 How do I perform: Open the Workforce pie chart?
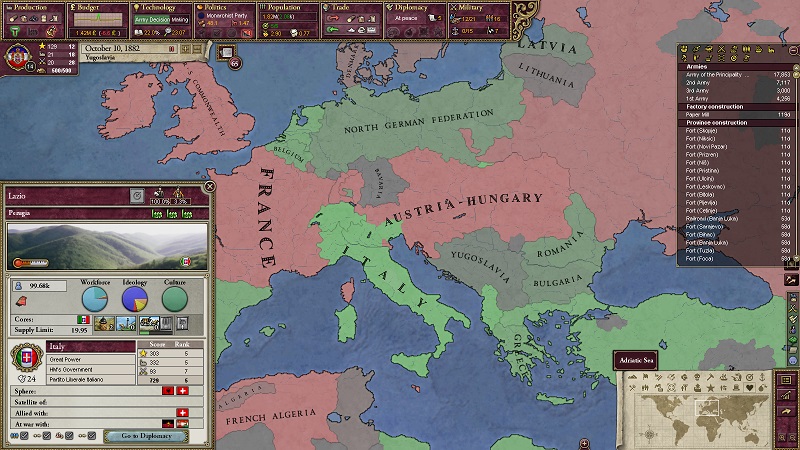(x=95, y=298)
